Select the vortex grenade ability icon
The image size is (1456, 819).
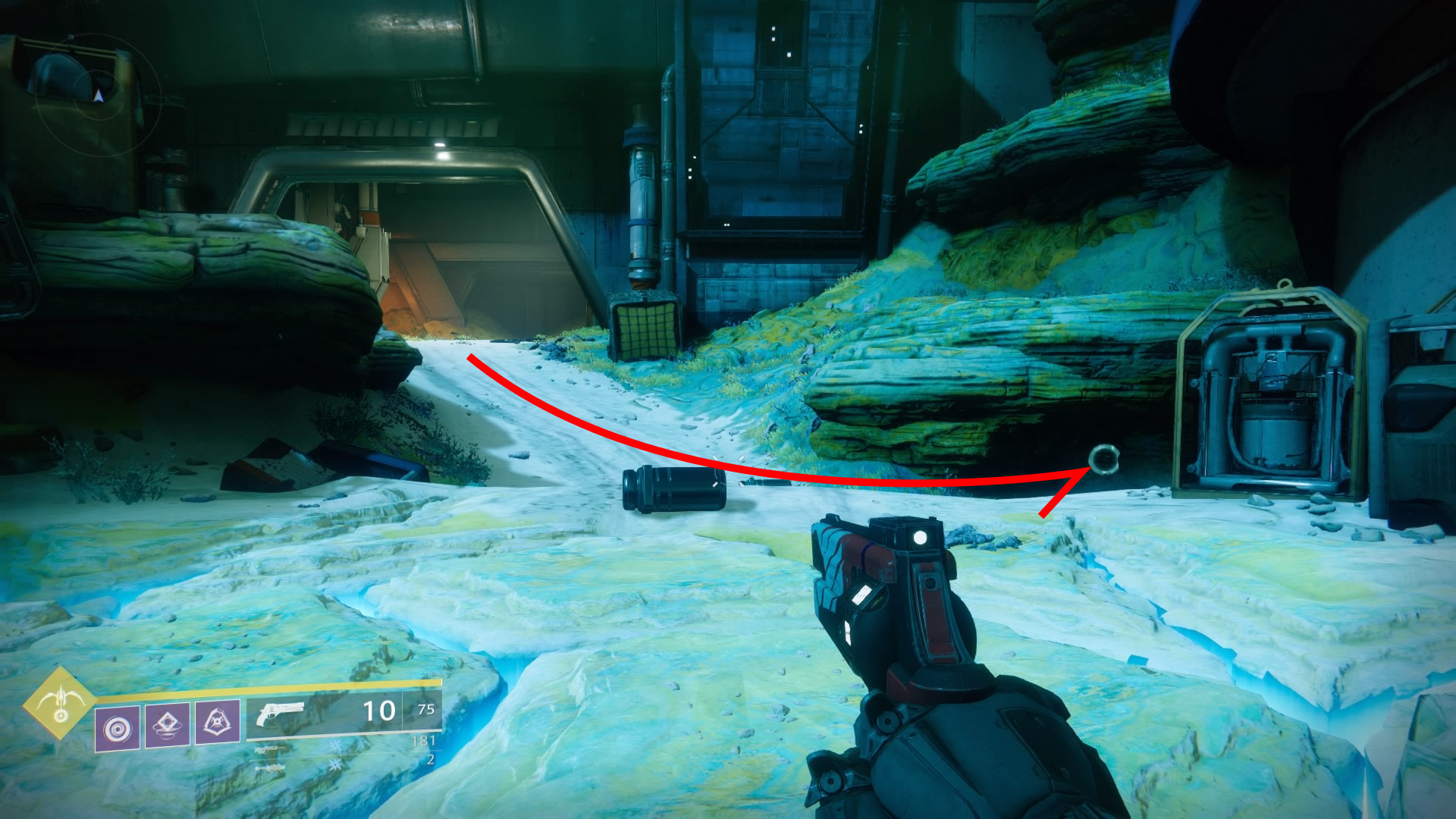118,729
